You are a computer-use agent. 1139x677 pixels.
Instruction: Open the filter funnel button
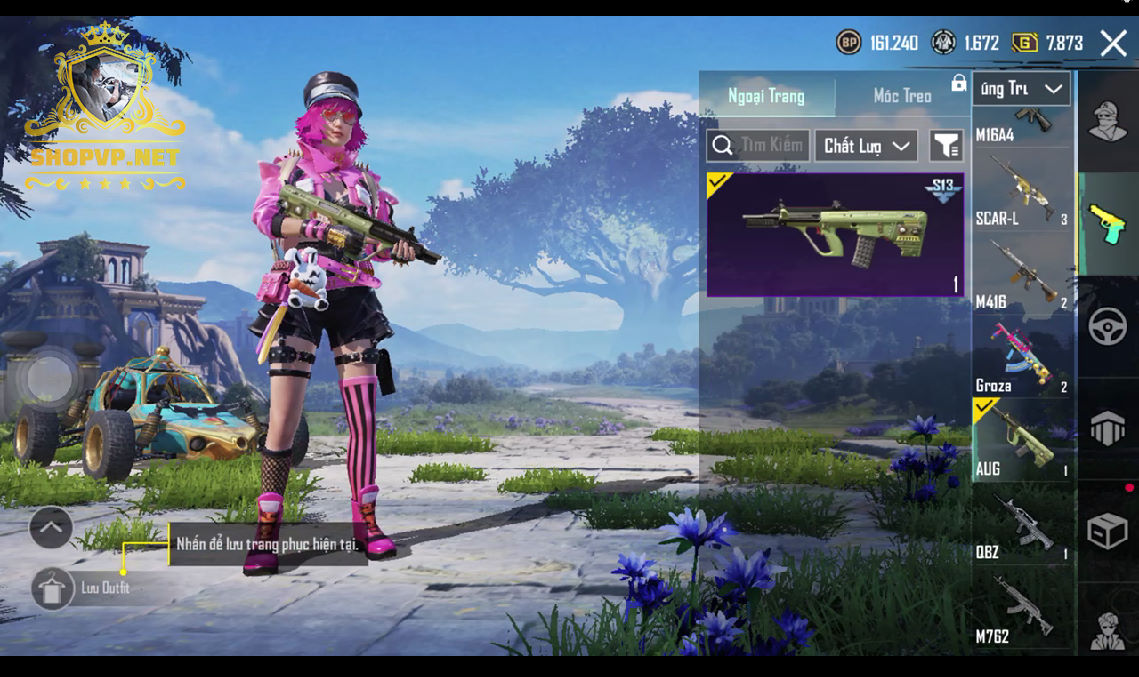click(x=946, y=146)
